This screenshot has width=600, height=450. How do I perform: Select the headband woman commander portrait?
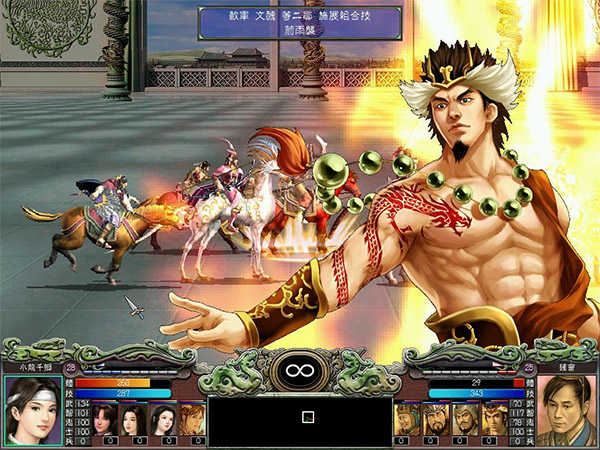pyautogui.click(x=32, y=410)
